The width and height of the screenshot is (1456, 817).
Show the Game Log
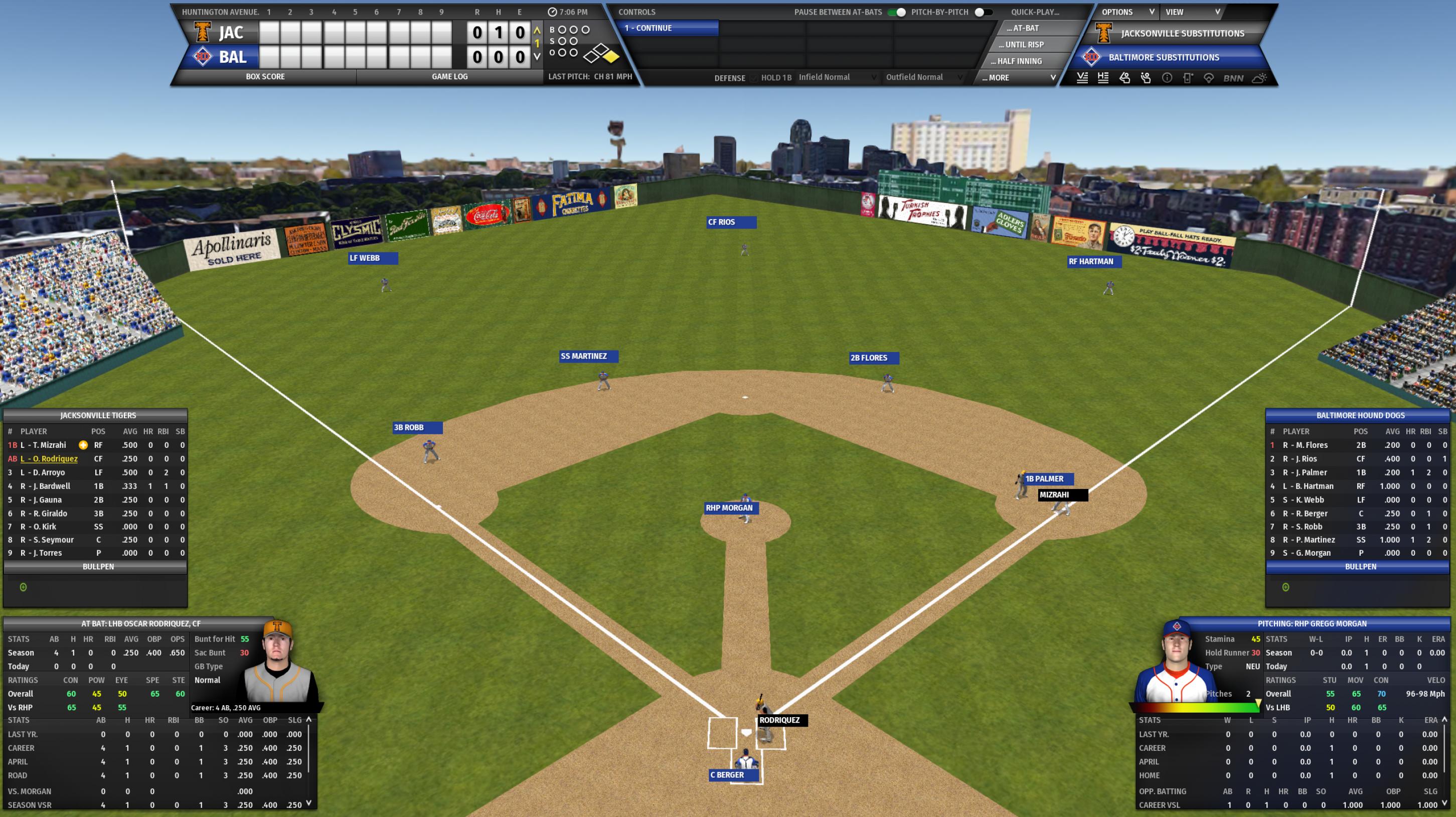coord(449,77)
